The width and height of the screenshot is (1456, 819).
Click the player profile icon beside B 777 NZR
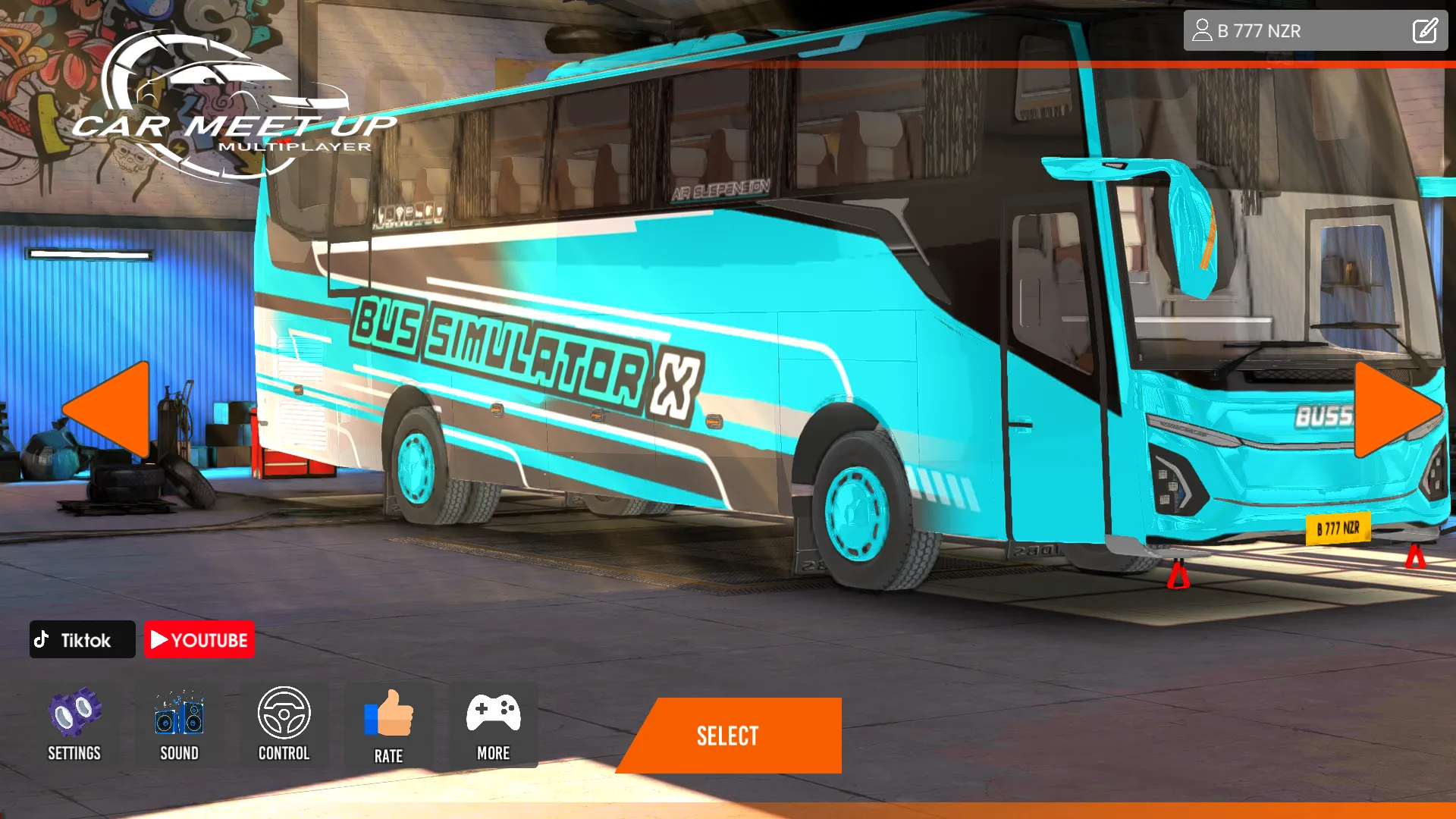coord(1203,30)
